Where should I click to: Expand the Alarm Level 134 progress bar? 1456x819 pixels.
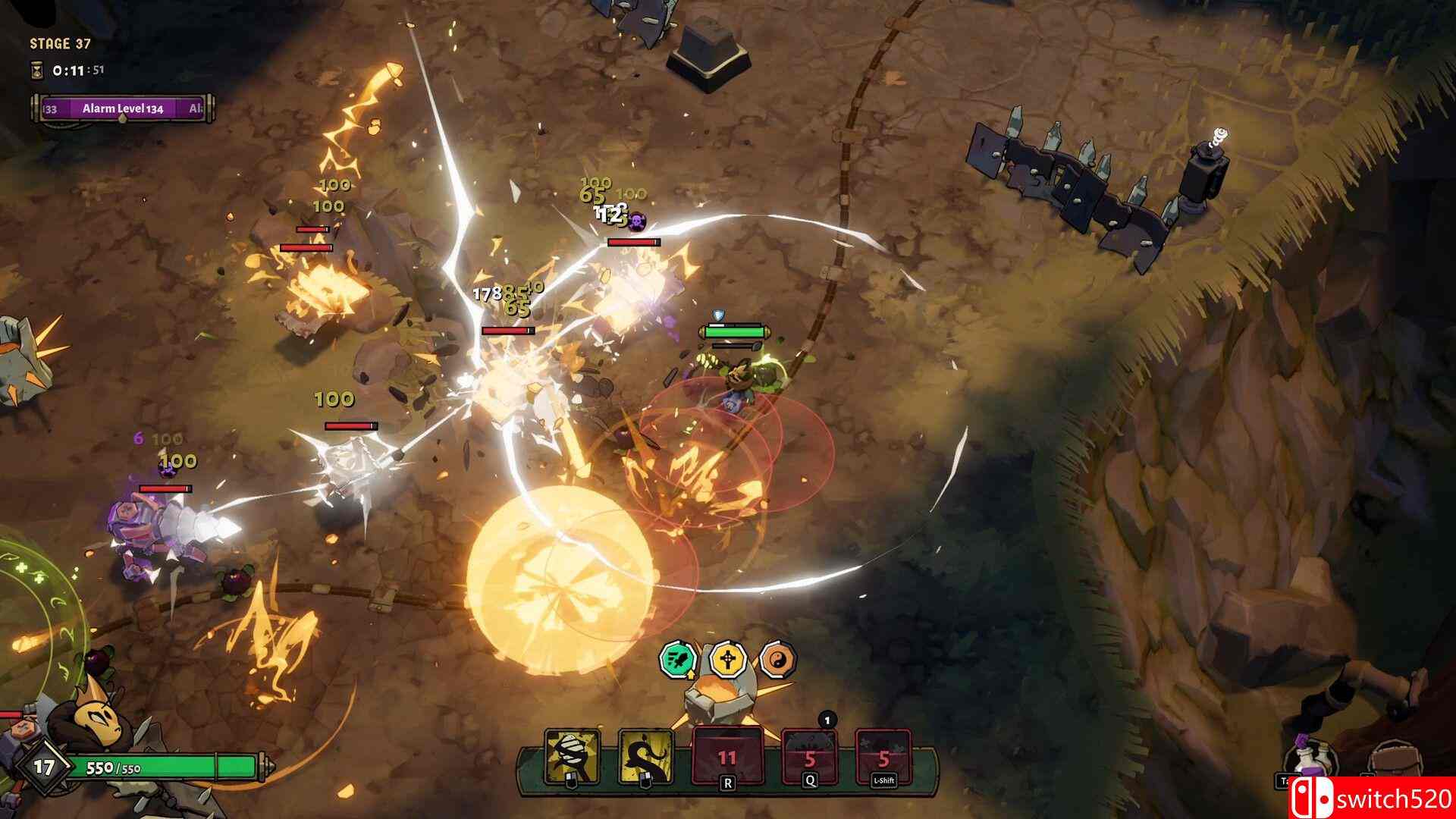pyautogui.click(x=121, y=108)
